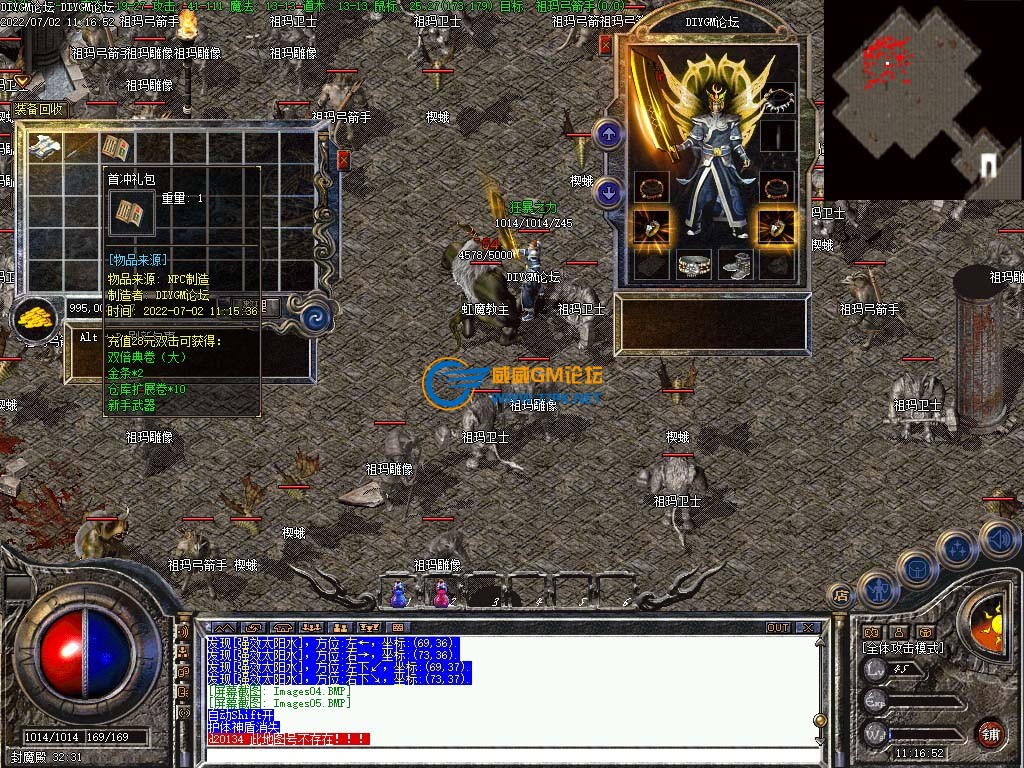Select the equipped belt slot

pos(693,264)
